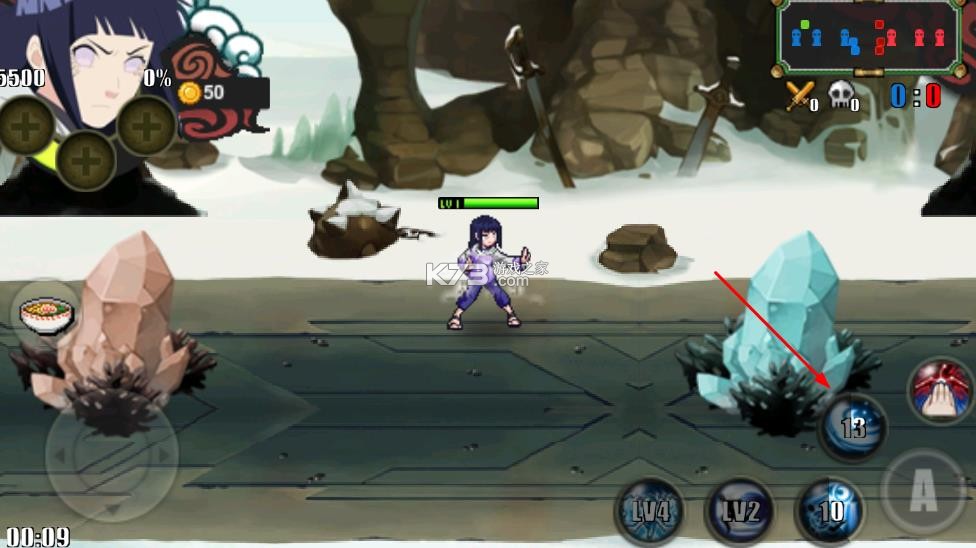Use the skill showing cooldown 10
This screenshot has width=976, height=548.
830,511
